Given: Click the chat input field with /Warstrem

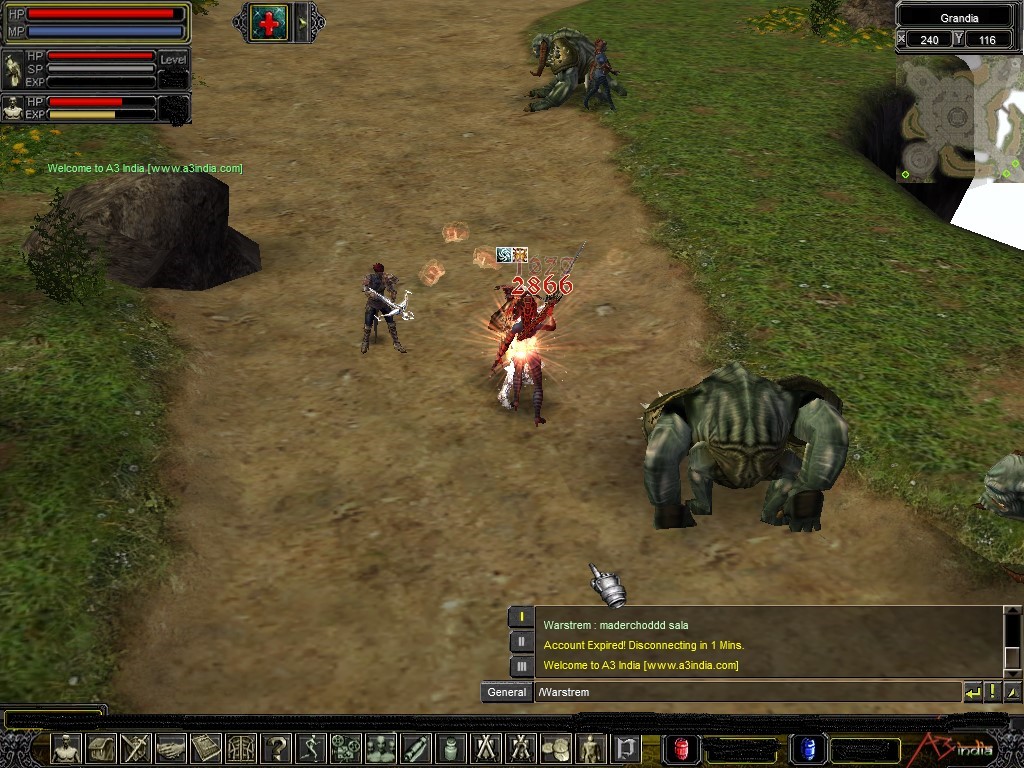Looking at the screenshot, I should point(747,692).
